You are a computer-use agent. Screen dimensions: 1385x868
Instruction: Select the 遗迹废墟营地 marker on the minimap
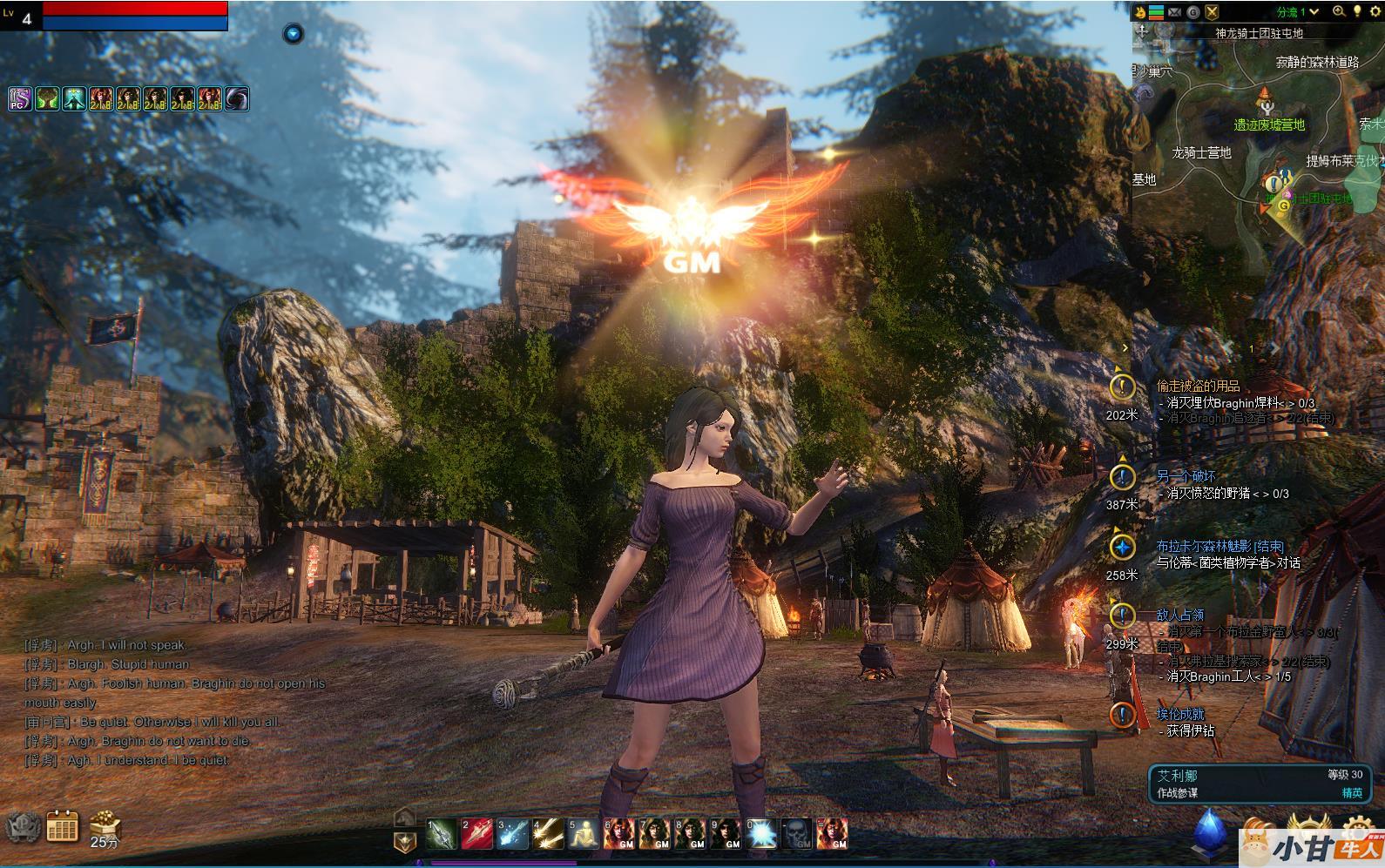1268,124
